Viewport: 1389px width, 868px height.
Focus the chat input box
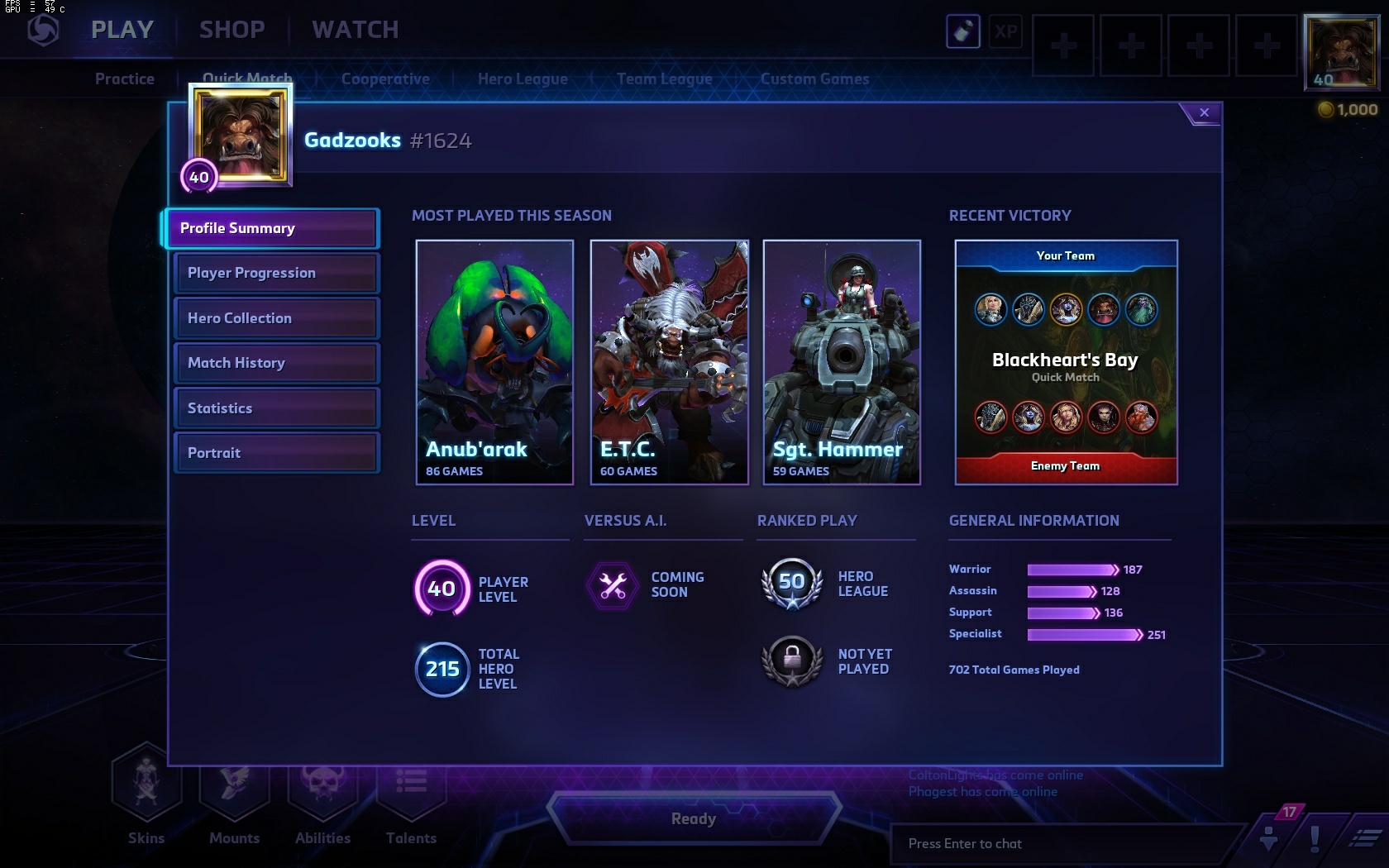[x=1067, y=843]
